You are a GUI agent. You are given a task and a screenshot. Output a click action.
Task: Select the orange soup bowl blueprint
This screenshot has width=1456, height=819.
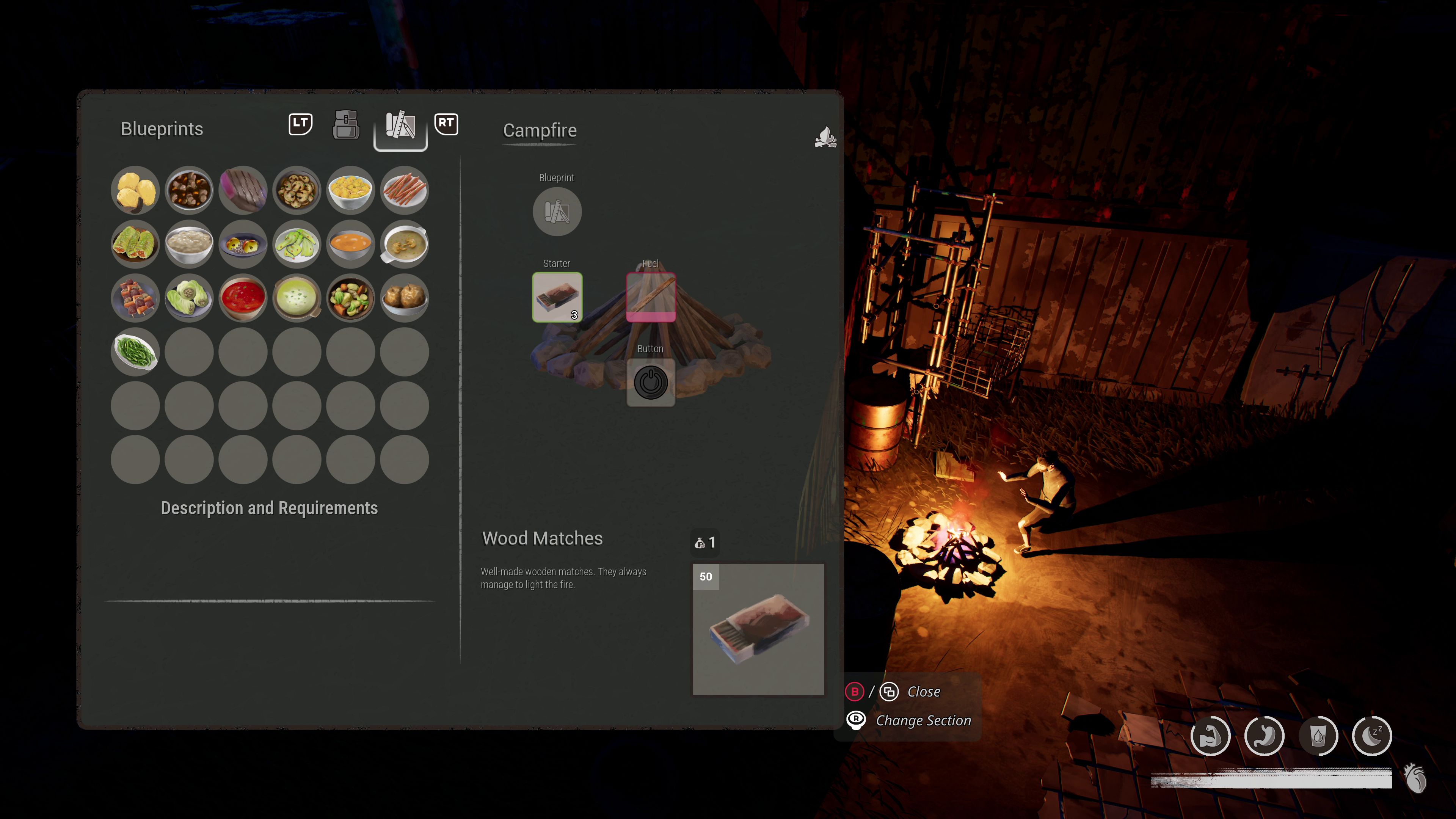tap(350, 244)
